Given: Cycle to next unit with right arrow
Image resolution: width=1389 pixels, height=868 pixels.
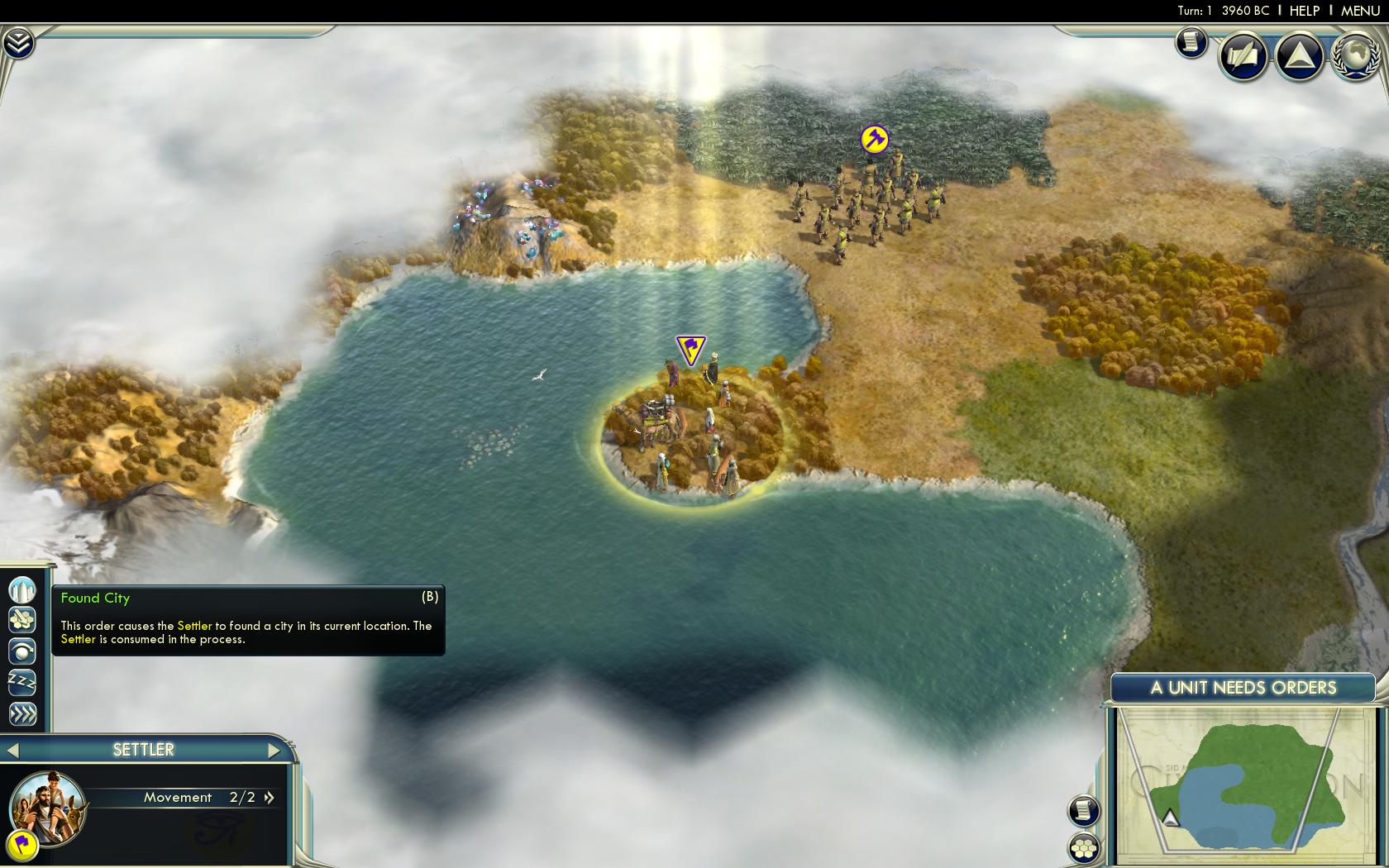Looking at the screenshot, I should 274,751.
